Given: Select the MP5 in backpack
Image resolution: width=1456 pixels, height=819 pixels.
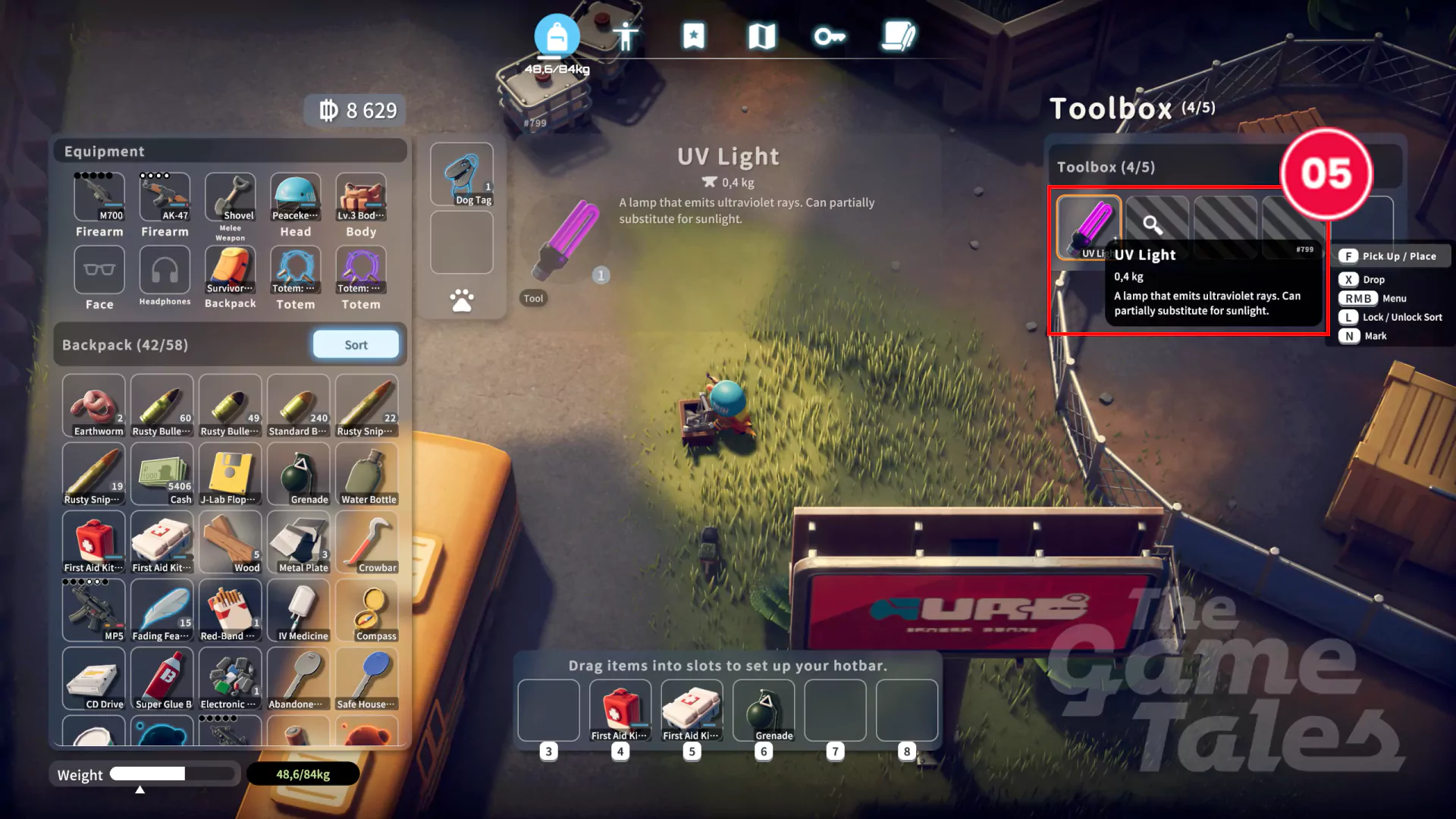Looking at the screenshot, I should tap(94, 610).
